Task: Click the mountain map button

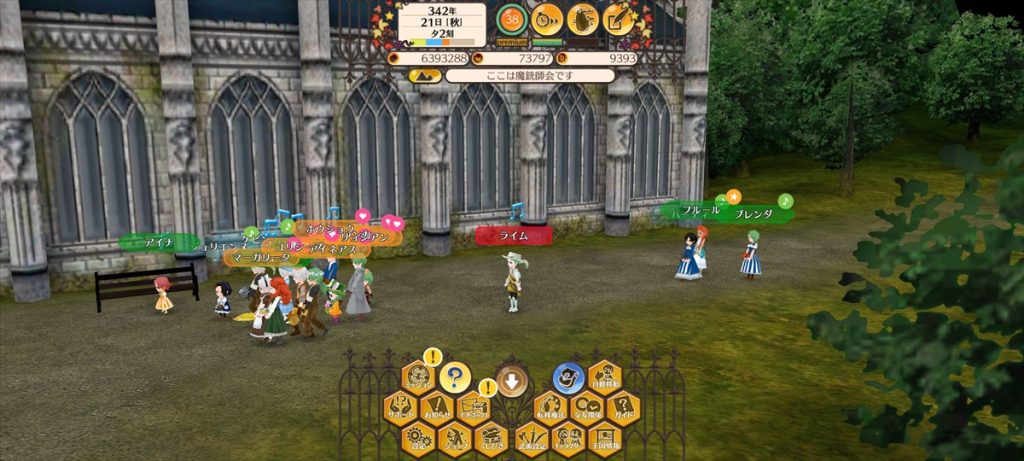Action: pos(424,75)
